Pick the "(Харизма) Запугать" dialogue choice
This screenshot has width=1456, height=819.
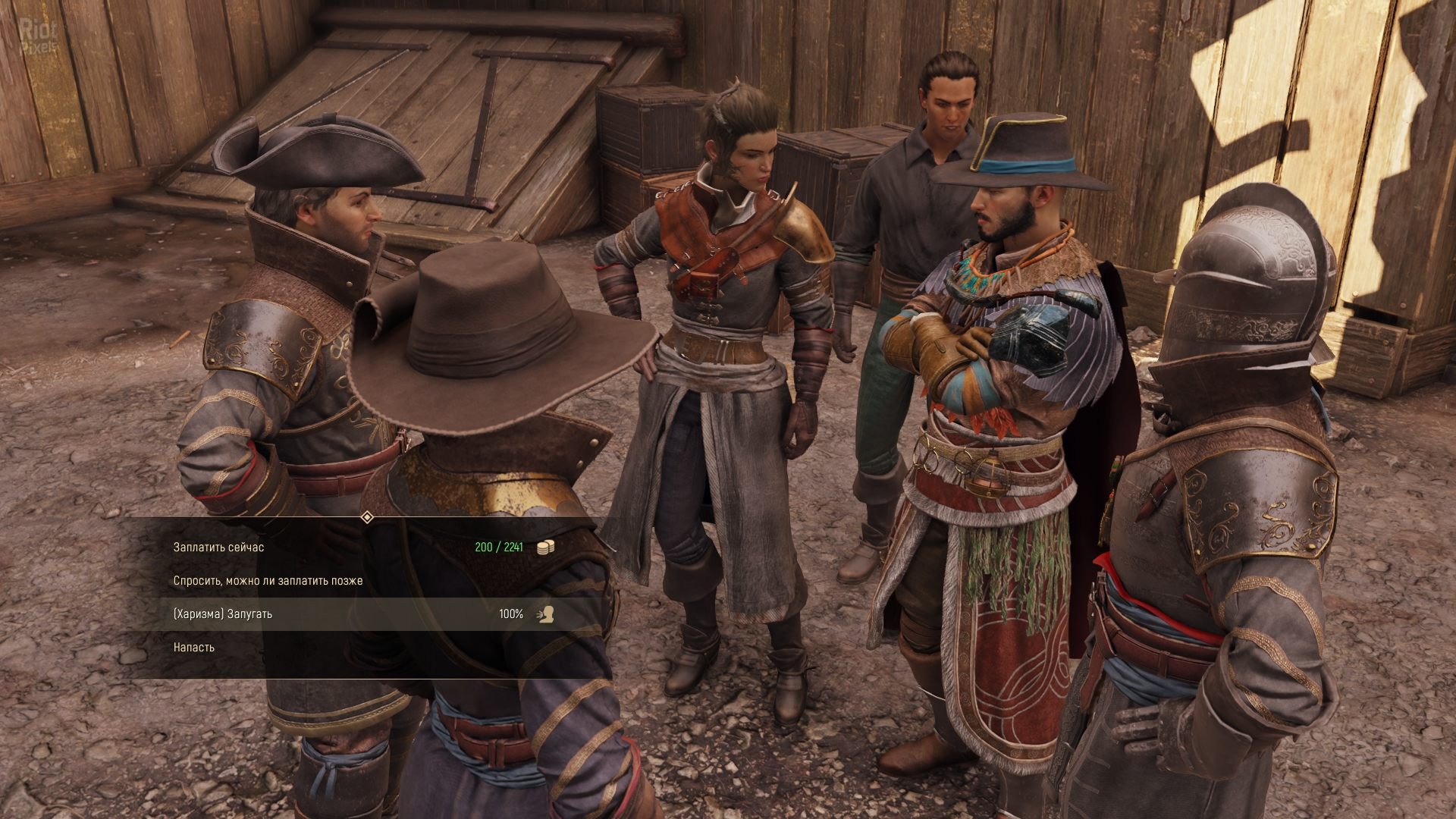point(223,613)
